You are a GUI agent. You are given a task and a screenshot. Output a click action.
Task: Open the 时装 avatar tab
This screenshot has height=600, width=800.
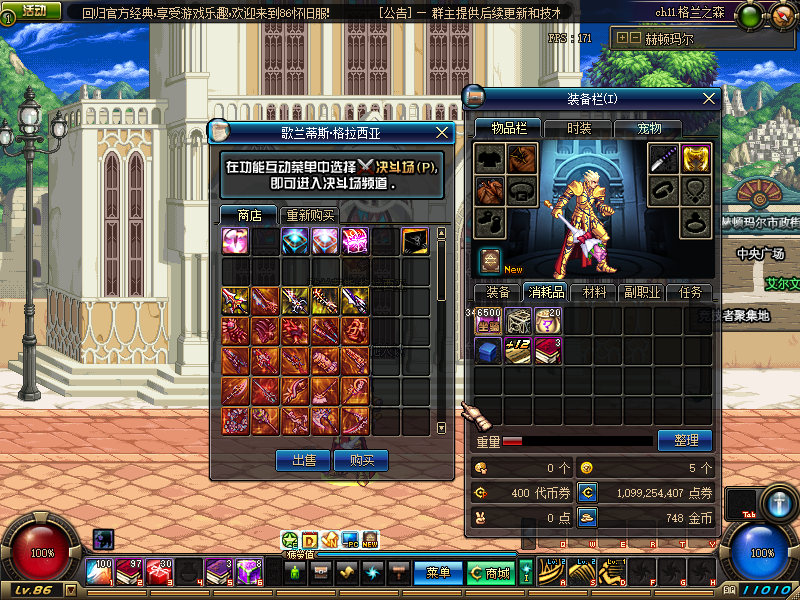pyautogui.click(x=579, y=129)
